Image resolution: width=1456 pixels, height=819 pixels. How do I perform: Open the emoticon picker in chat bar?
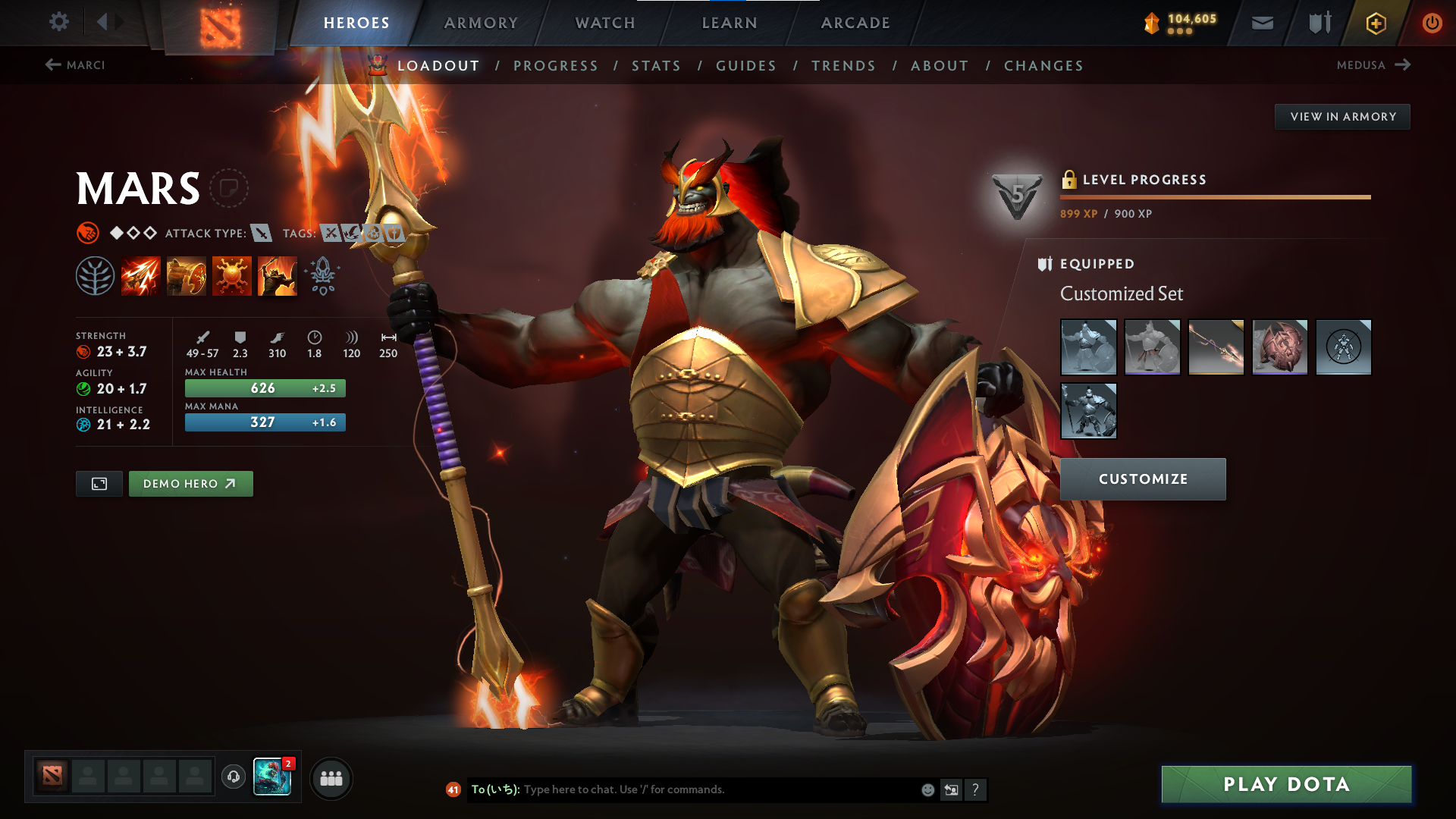pyautogui.click(x=927, y=789)
